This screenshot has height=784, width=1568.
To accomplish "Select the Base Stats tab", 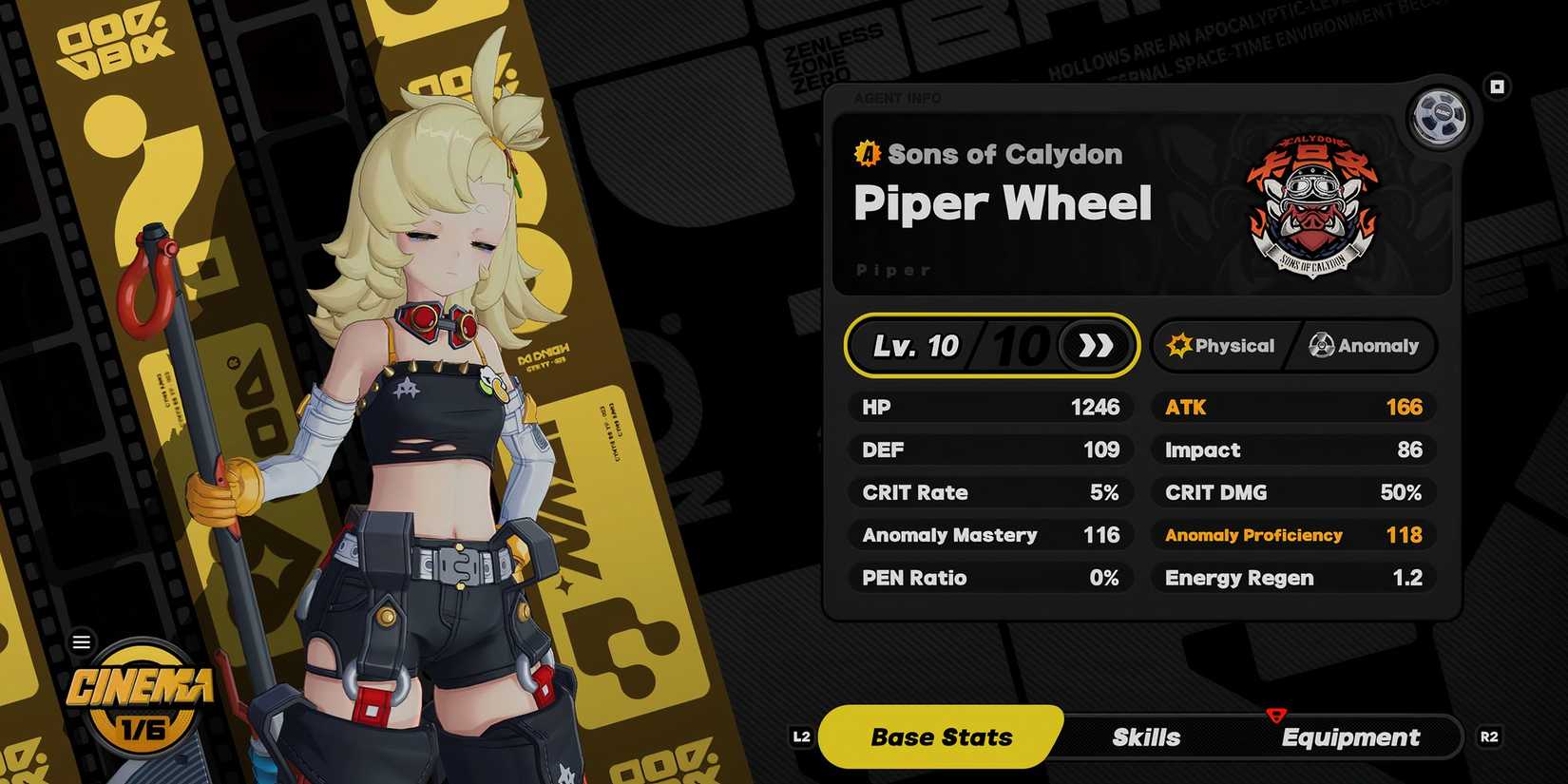I will (941, 737).
